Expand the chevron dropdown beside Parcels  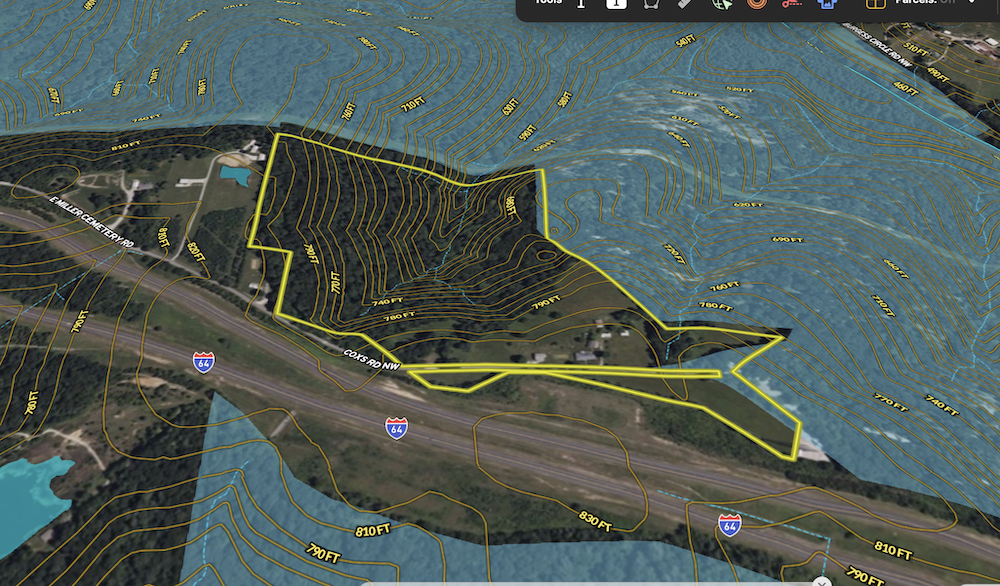(x=971, y=3)
